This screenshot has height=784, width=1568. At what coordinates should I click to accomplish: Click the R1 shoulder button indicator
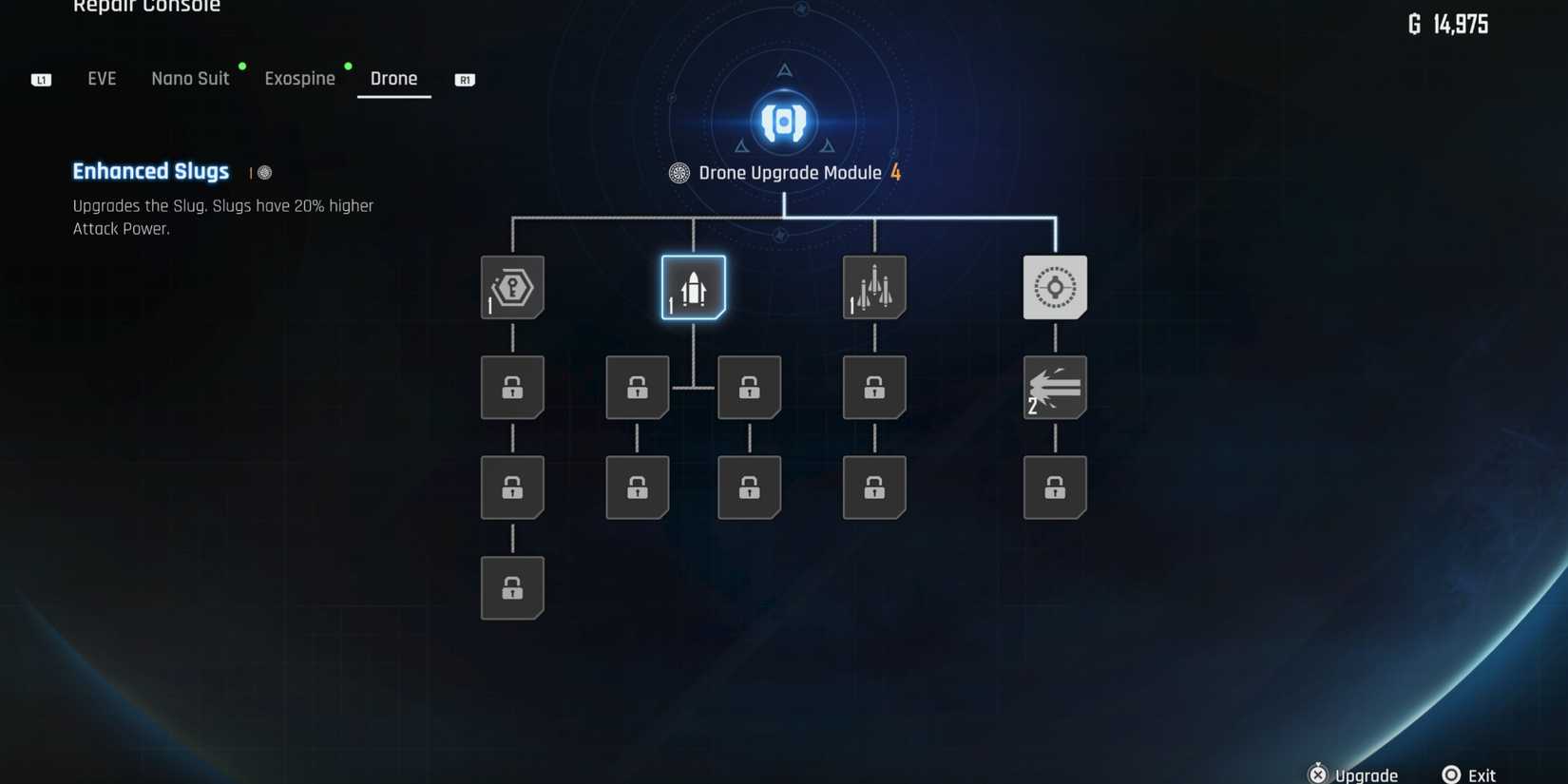pos(465,80)
